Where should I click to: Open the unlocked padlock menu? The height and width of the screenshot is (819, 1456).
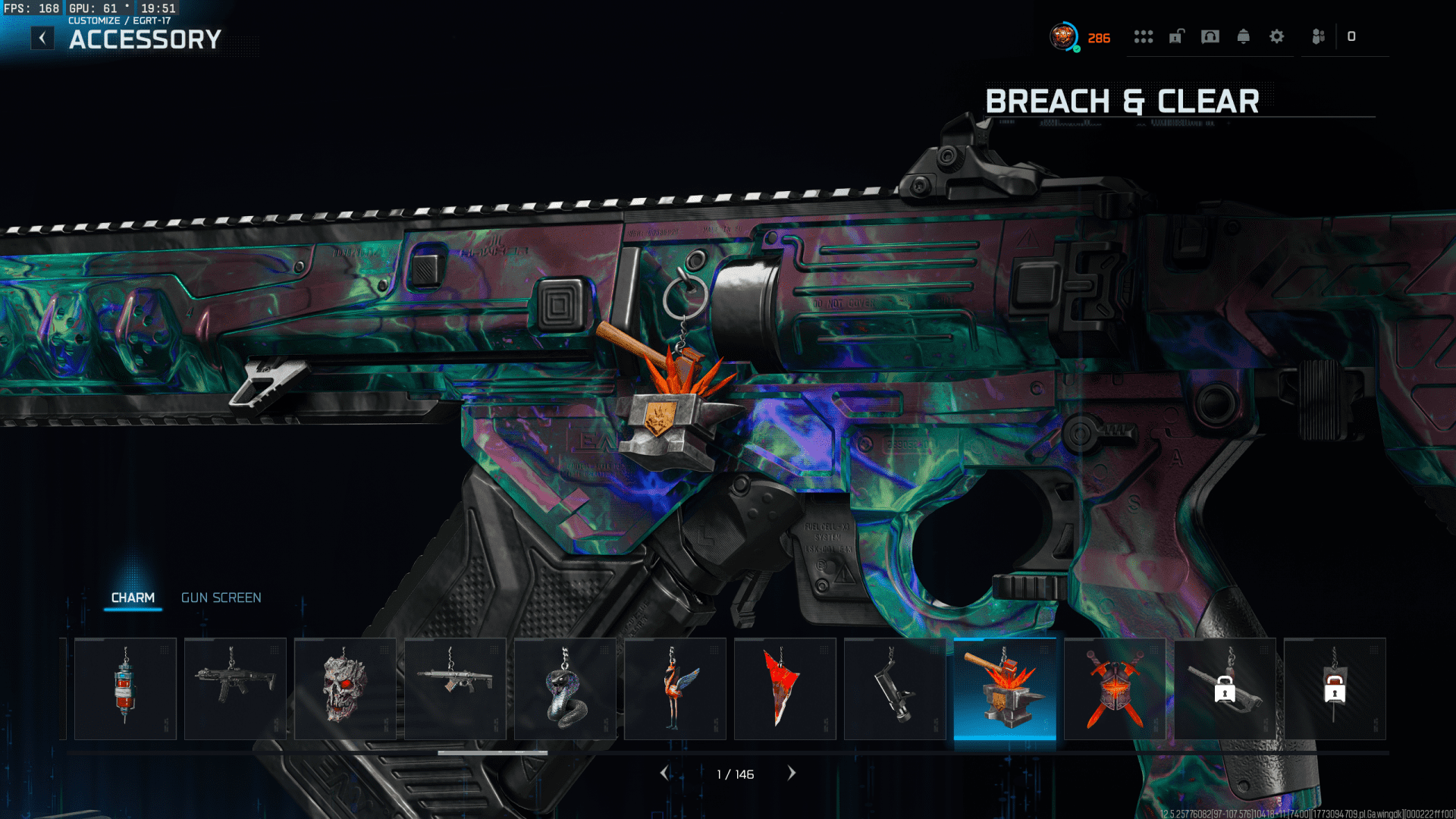1176,36
